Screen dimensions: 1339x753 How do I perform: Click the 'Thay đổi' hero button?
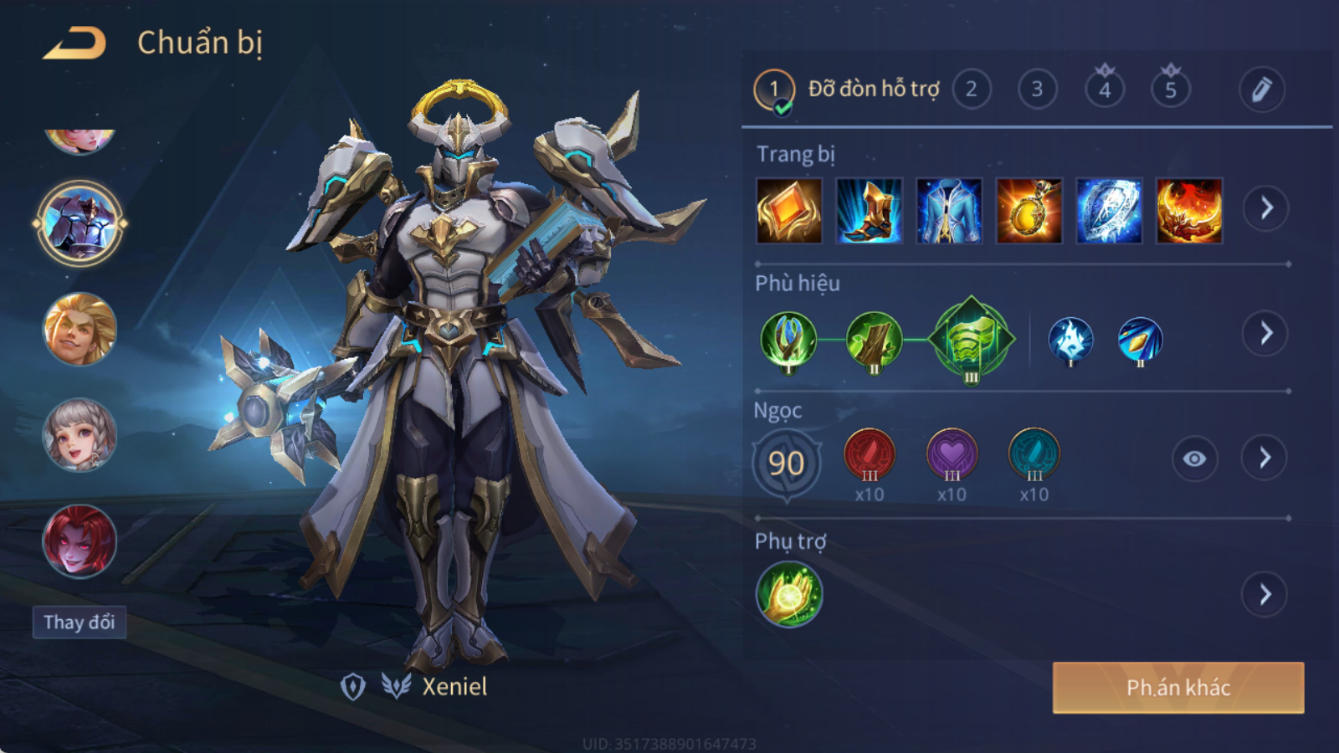[x=79, y=622]
